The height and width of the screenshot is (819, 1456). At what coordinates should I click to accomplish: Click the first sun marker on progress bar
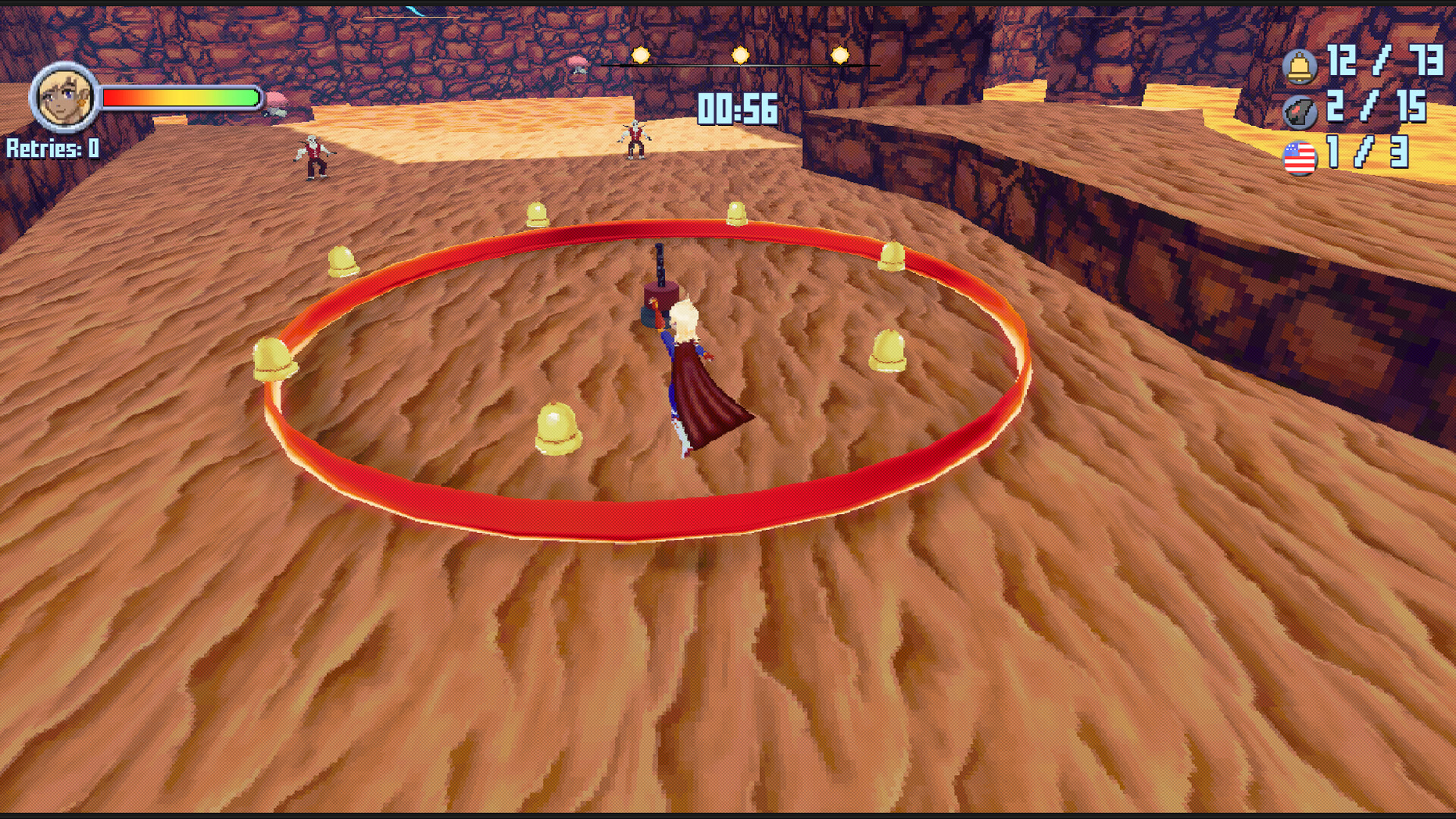click(639, 54)
